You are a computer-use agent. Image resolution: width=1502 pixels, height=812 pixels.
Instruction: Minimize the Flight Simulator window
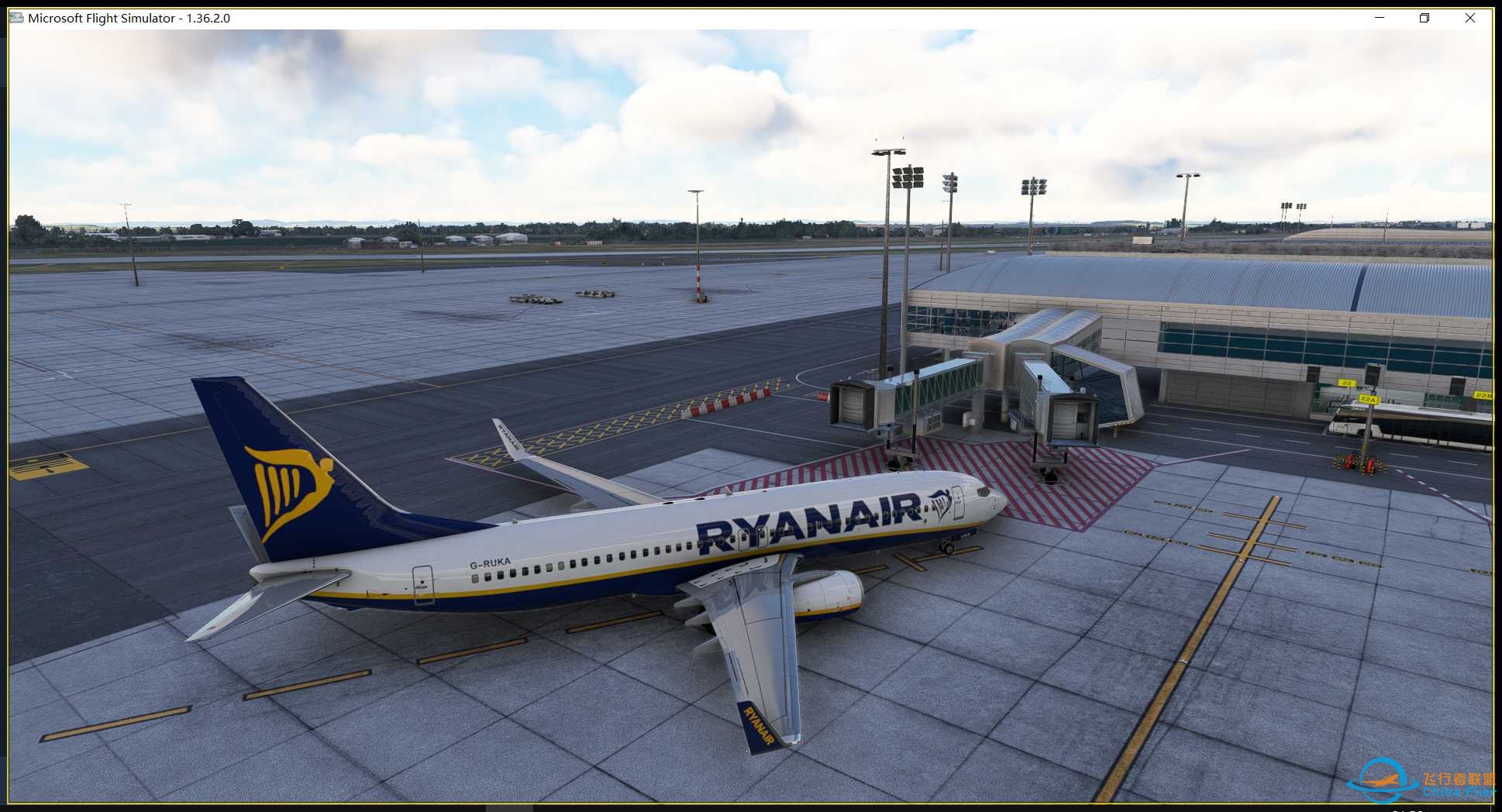(x=1380, y=18)
